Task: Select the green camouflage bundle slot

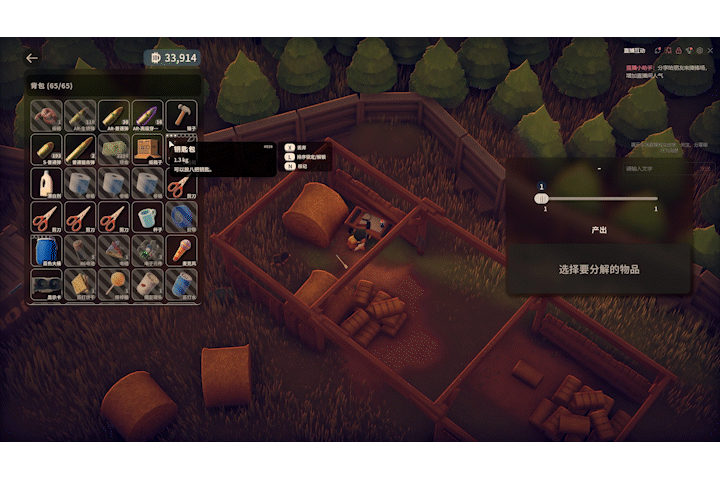Action: tap(114, 150)
